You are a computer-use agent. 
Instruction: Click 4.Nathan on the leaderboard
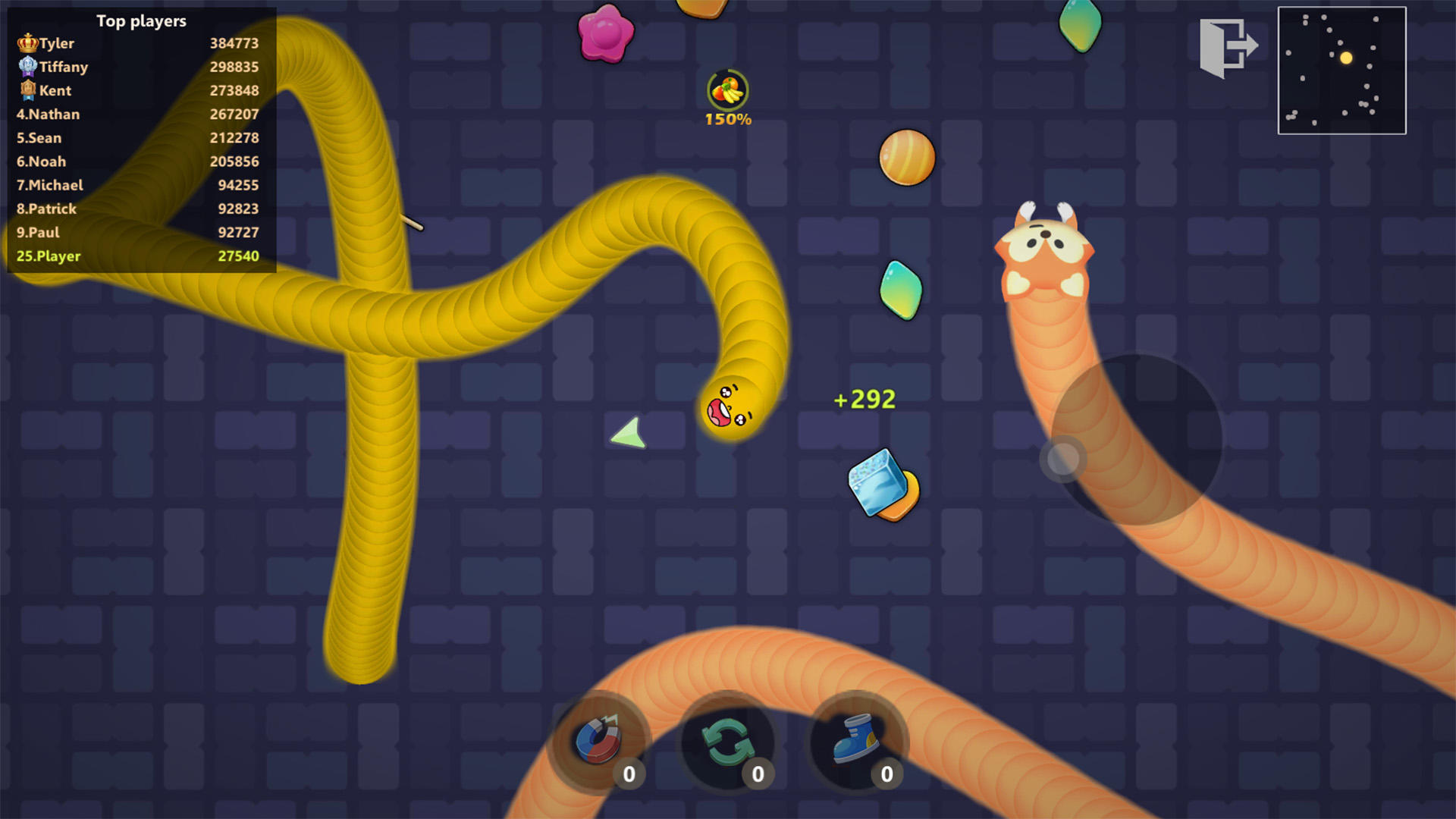[49, 114]
